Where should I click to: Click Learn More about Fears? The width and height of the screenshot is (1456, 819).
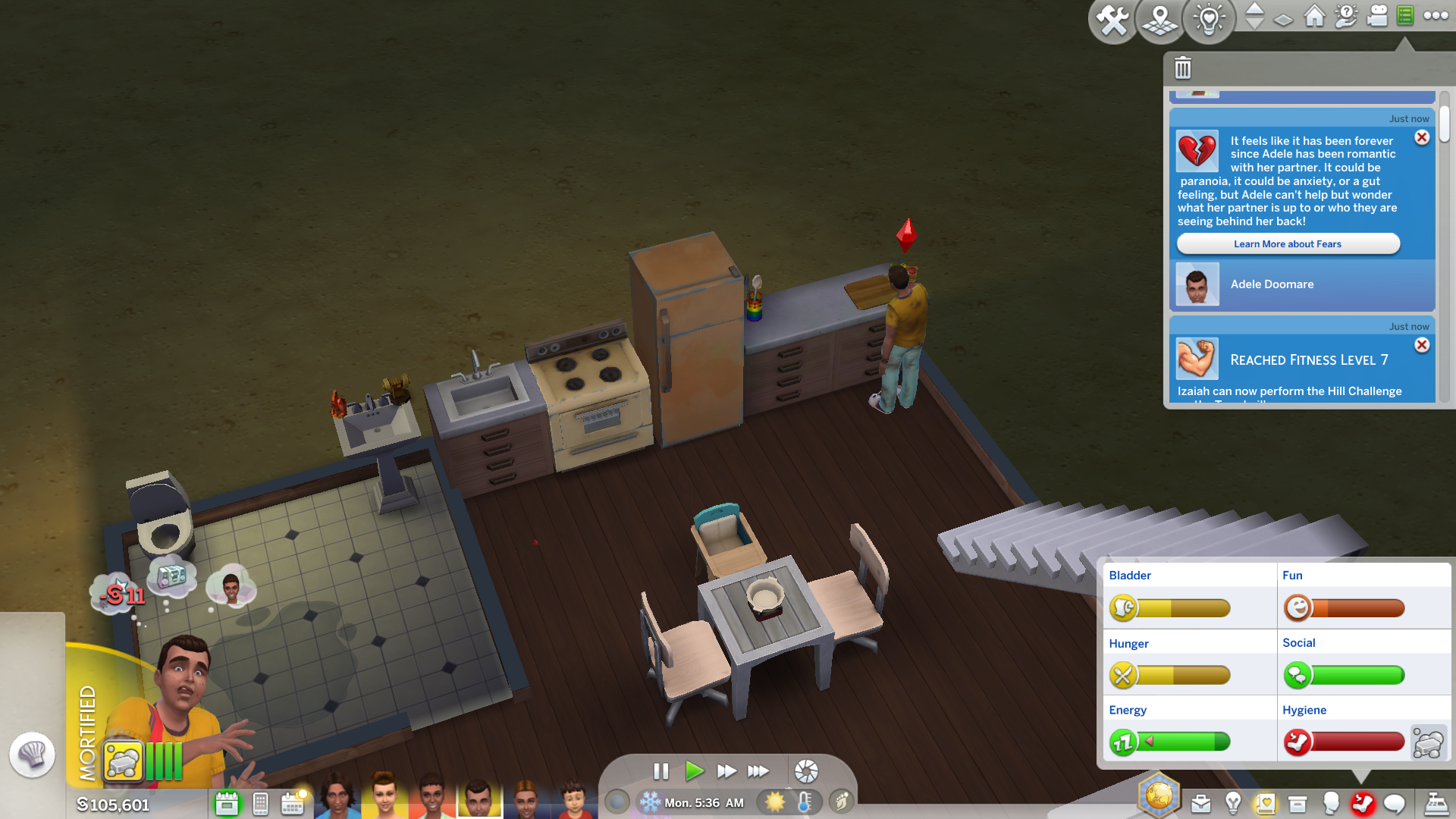[1288, 244]
